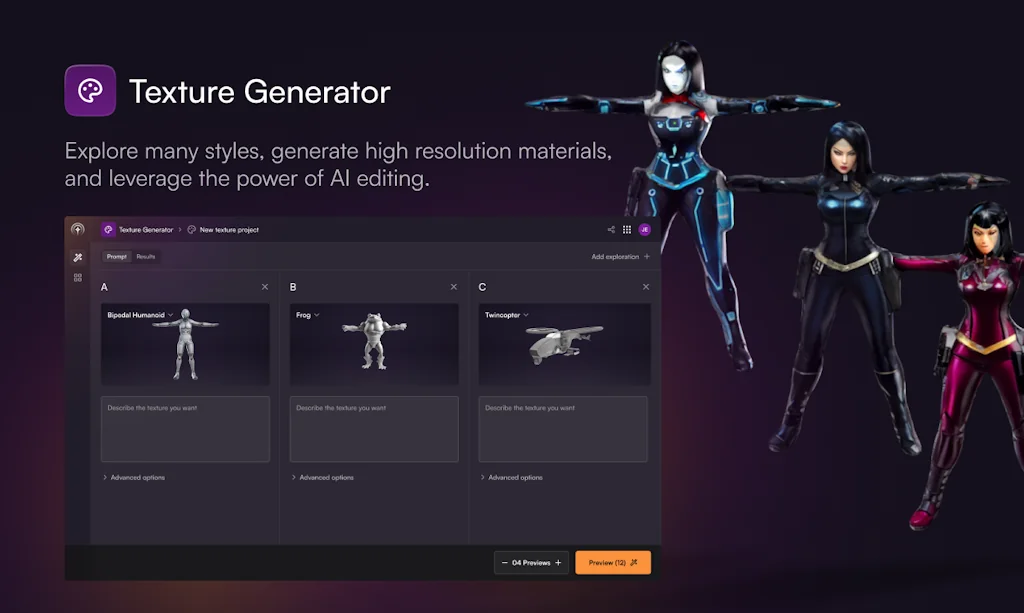Viewport: 1024px width, 613px height.
Task: Open the Bipedal Humanoid model dropdown
Action: coord(141,315)
